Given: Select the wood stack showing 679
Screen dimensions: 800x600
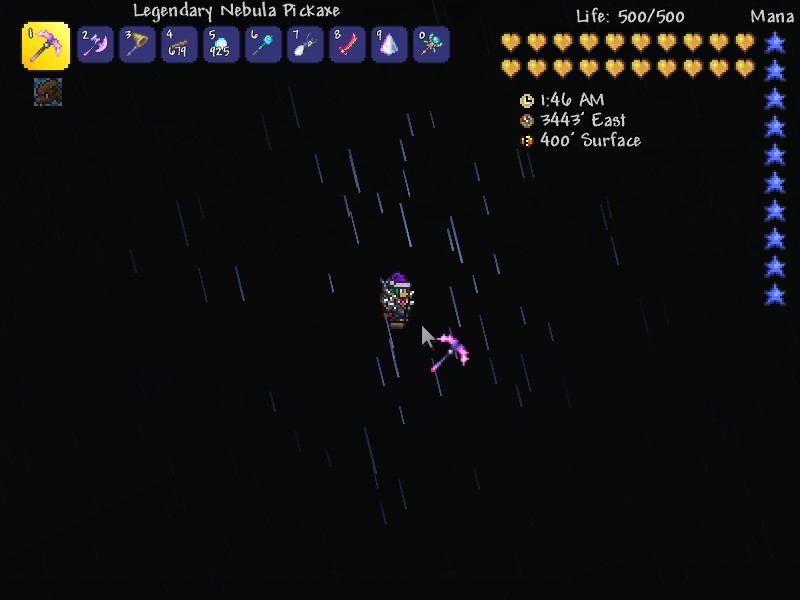Looking at the screenshot, I should point(179,45).
